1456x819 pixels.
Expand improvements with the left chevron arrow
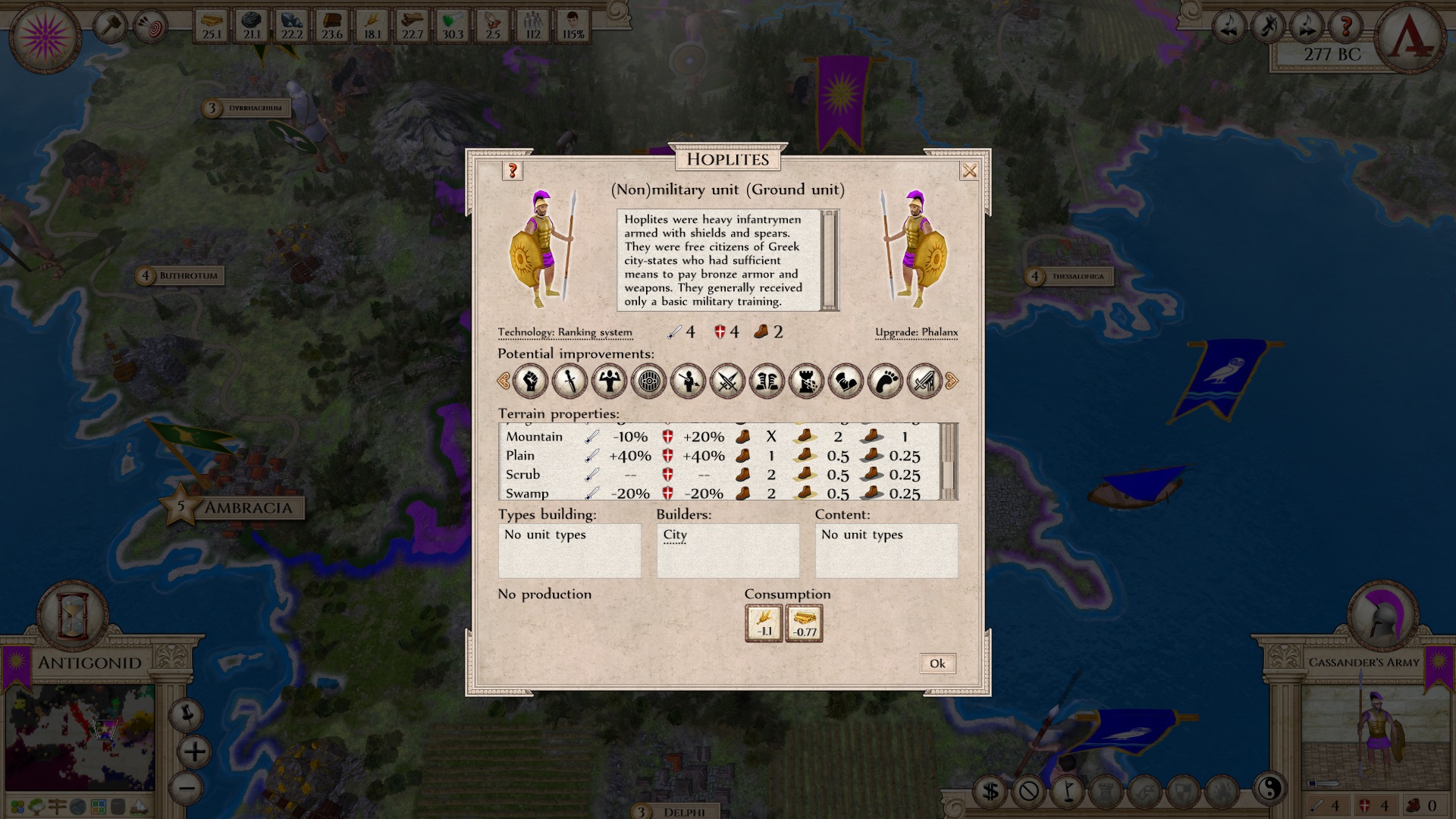click(505, 381)
